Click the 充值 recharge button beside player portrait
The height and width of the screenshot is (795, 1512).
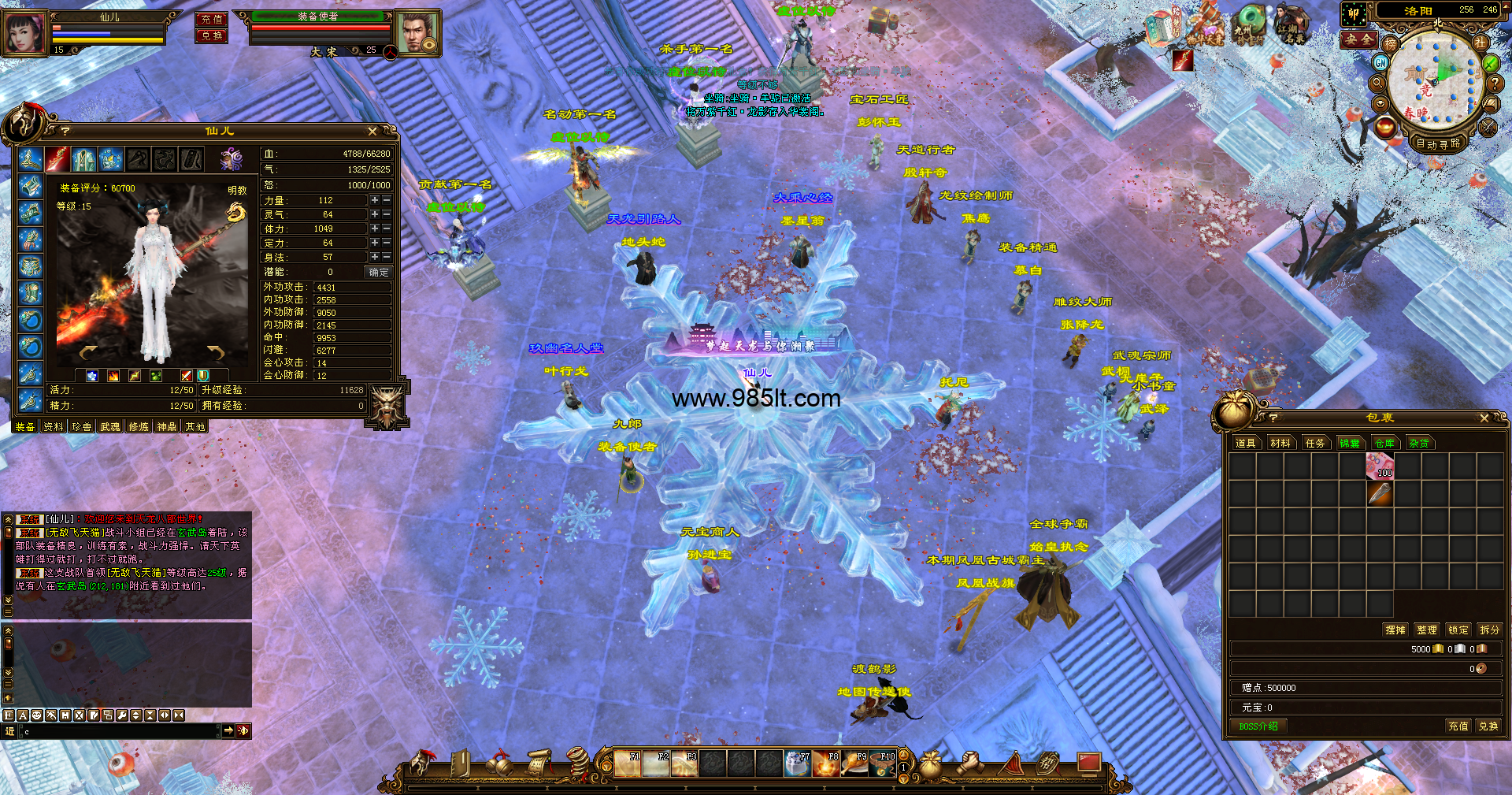click(x=211, y=19)
